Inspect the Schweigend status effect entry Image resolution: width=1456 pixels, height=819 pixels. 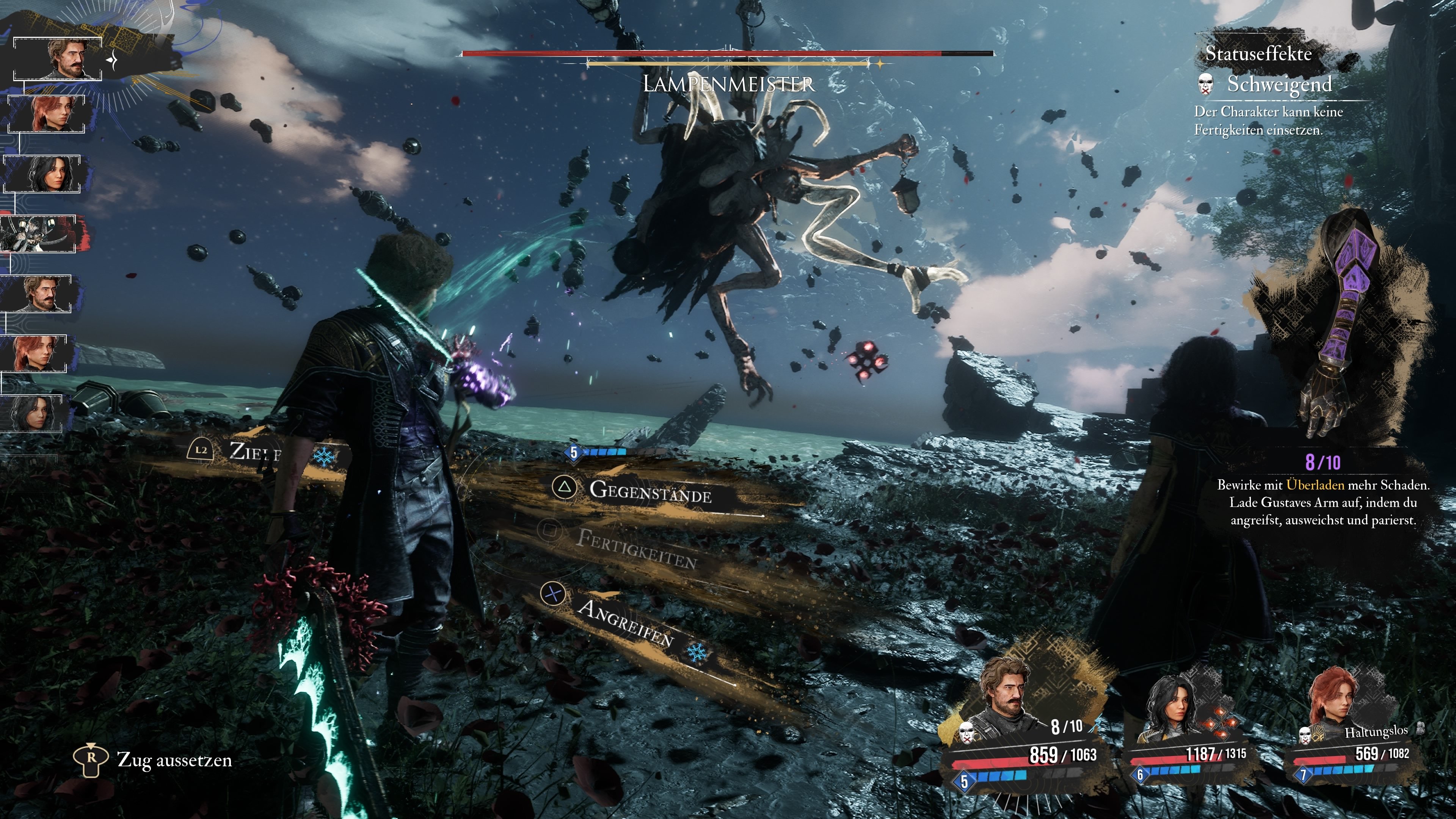pyautogui.click(x=1279, y=85)
